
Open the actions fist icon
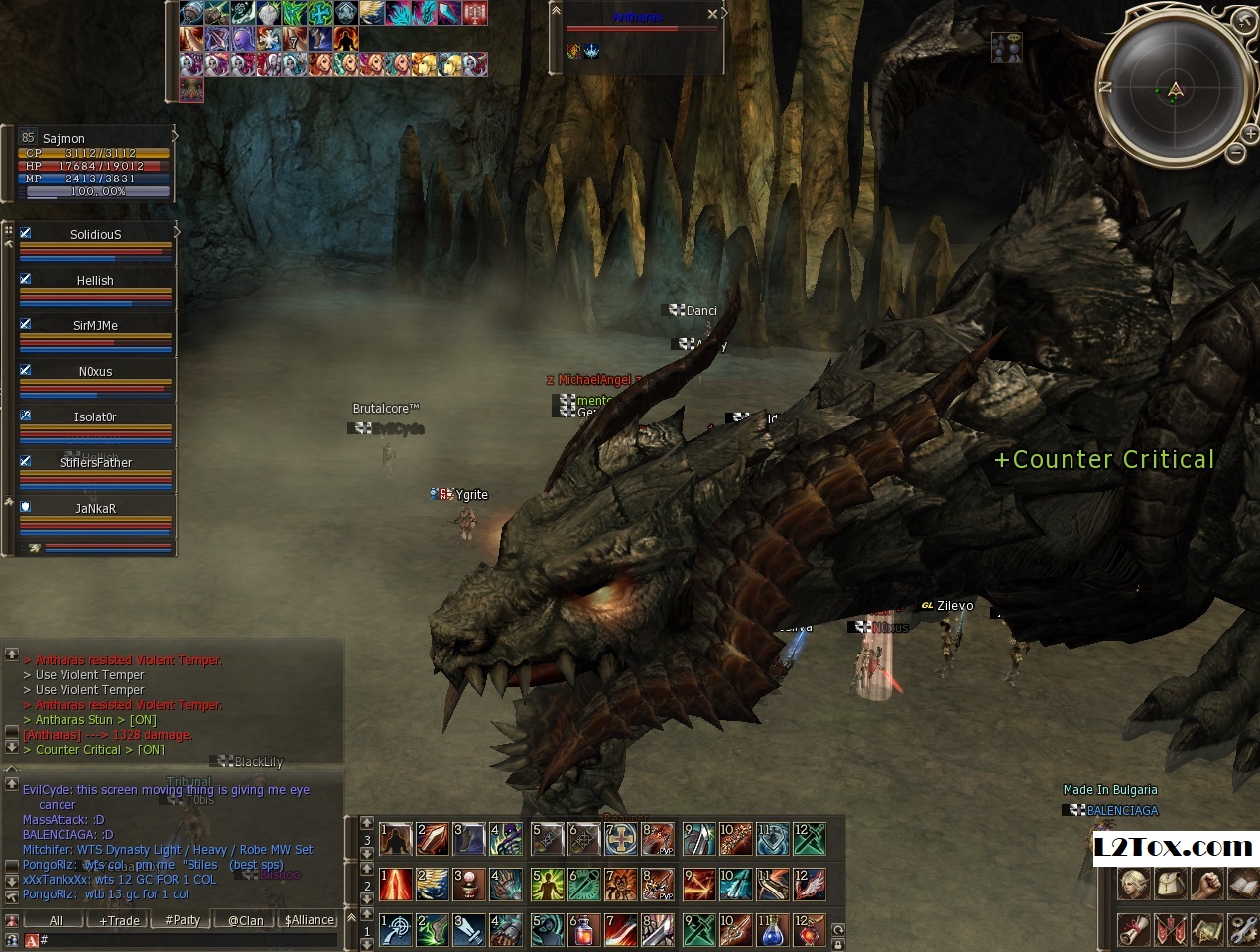pos(1206,884)
